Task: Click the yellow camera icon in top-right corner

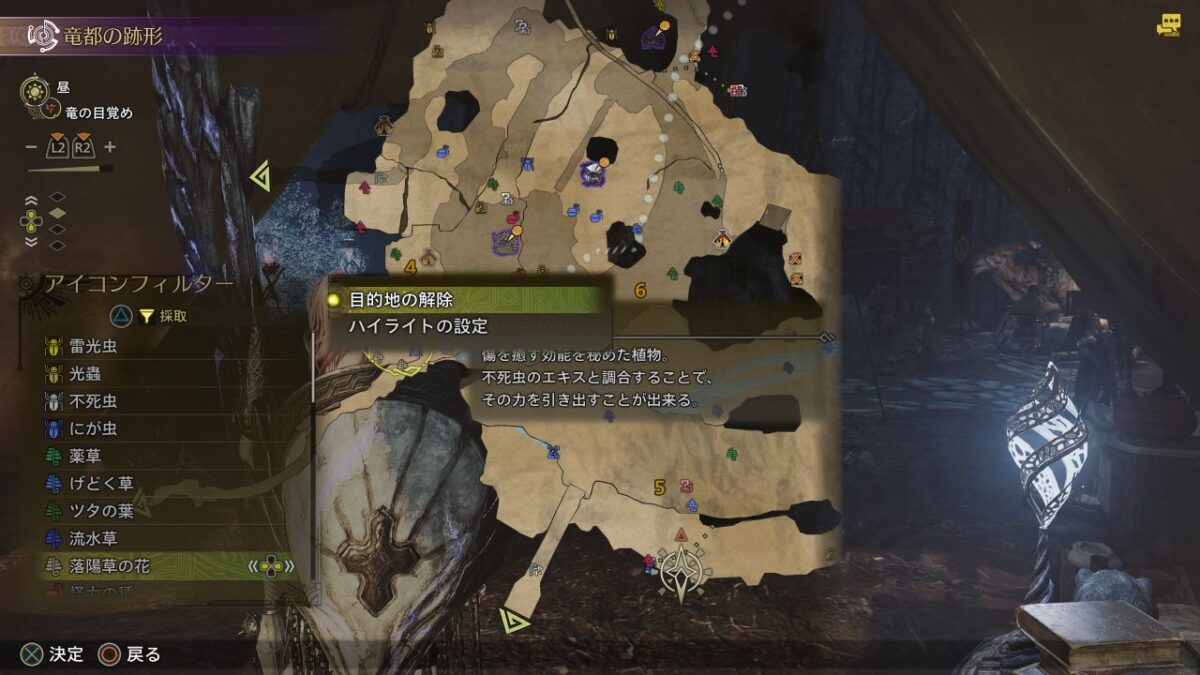Action: 1168,26
